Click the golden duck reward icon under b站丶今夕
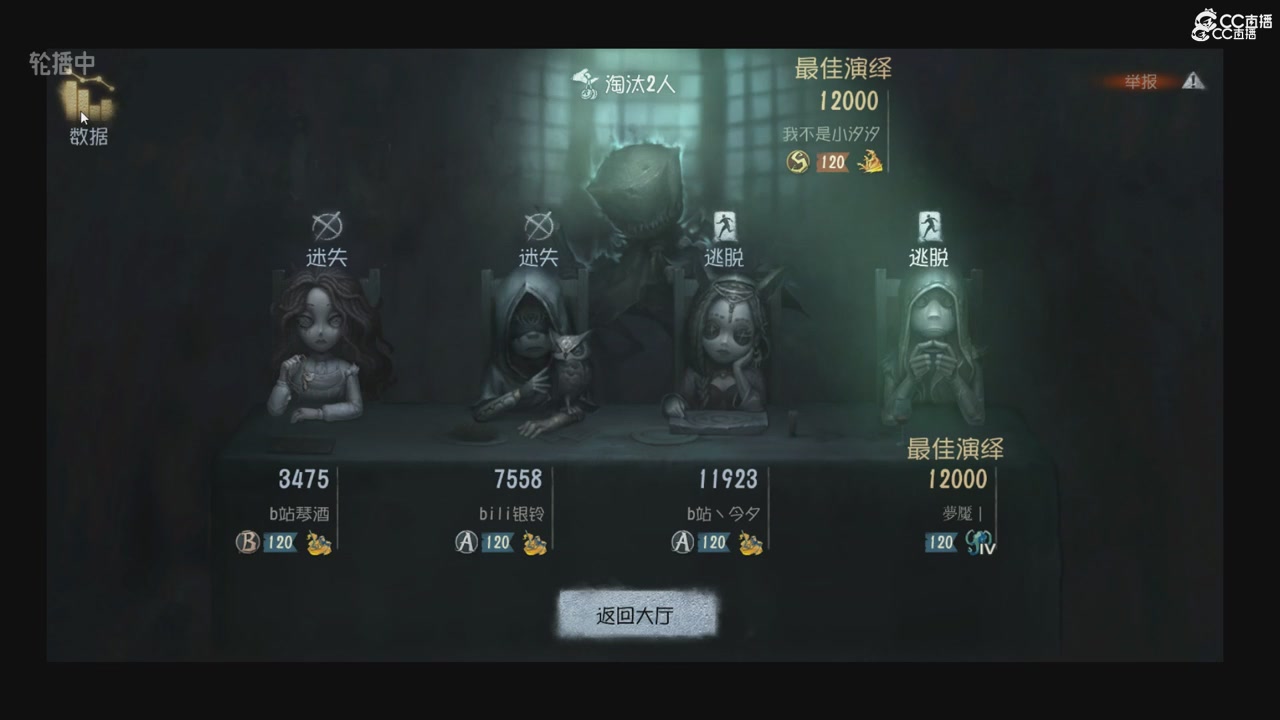The width and height of the screenshot is (1280, 720). (x=752, y=545)
